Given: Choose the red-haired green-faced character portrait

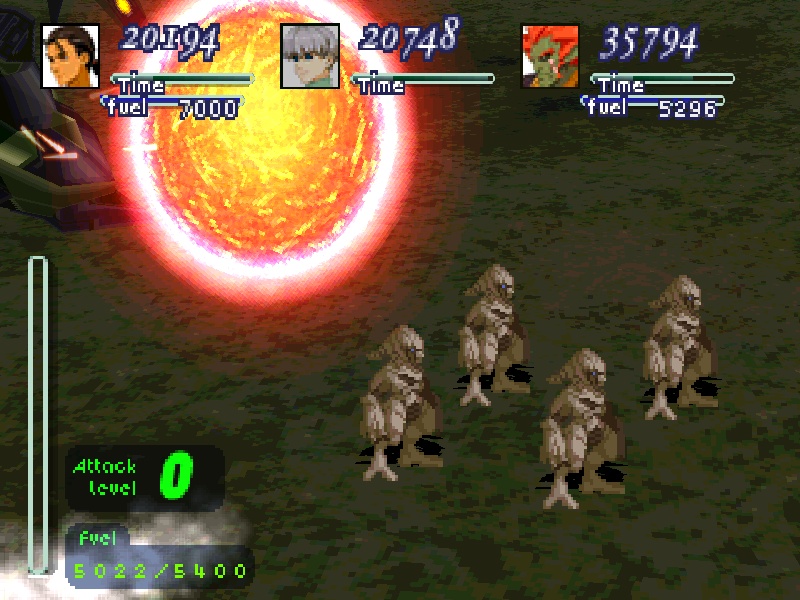Looking at the screenshot, I should pyautogui.click(x=550, y=56).
